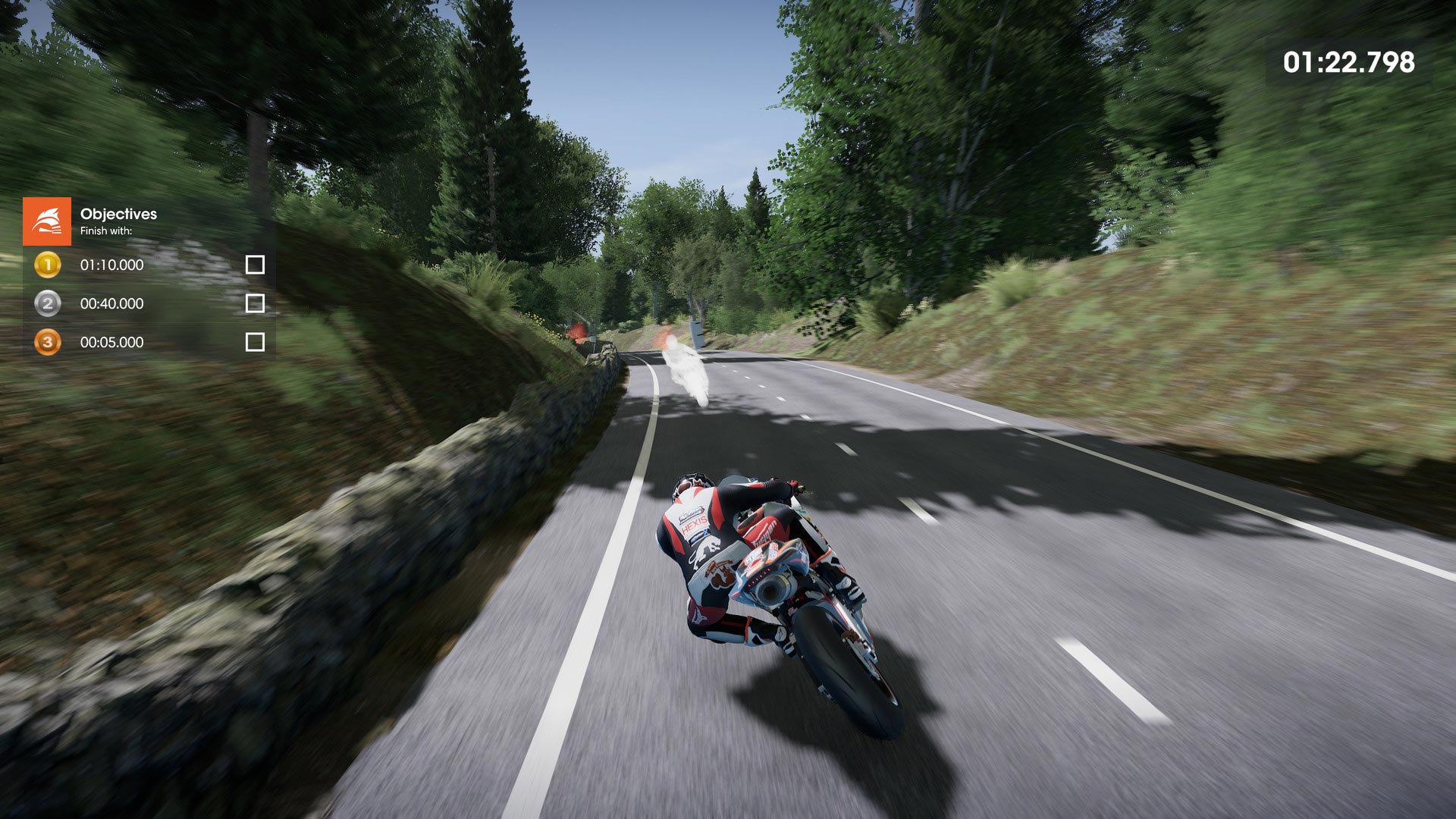Check the box next to the bronze objective
Viewport: 1456px width, 819px height.
tap(255, 342)
